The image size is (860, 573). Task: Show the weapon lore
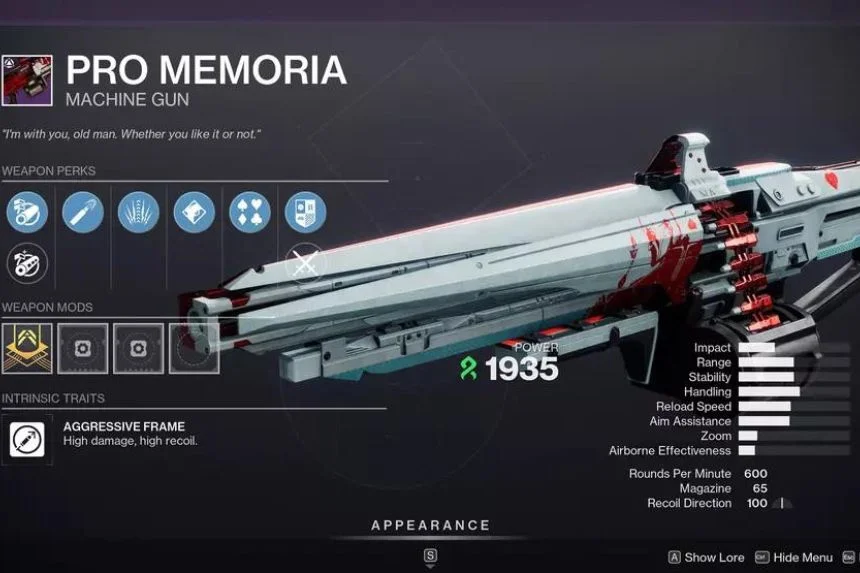710,557
